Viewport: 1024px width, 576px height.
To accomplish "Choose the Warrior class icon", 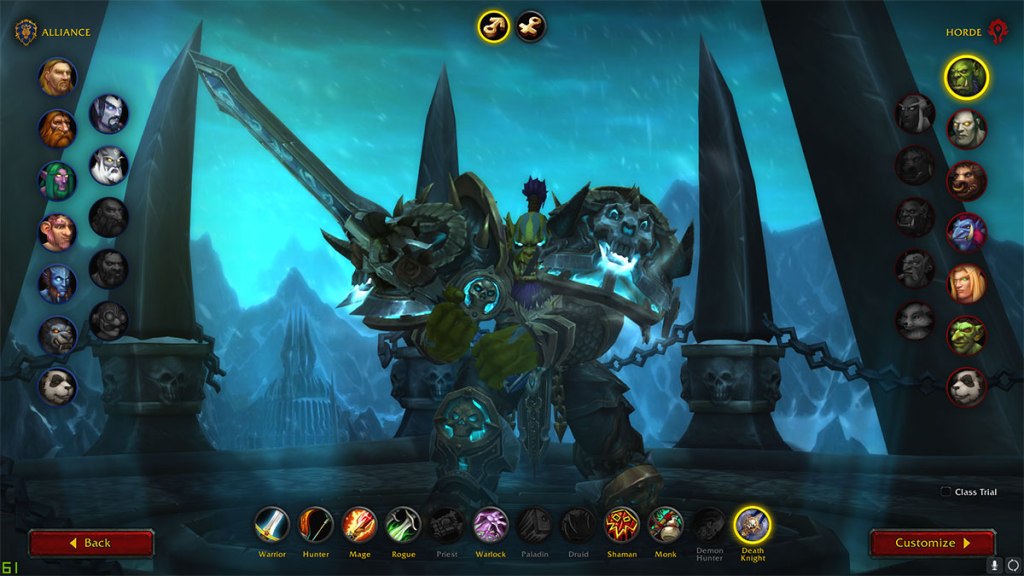I will pos(271,525).
